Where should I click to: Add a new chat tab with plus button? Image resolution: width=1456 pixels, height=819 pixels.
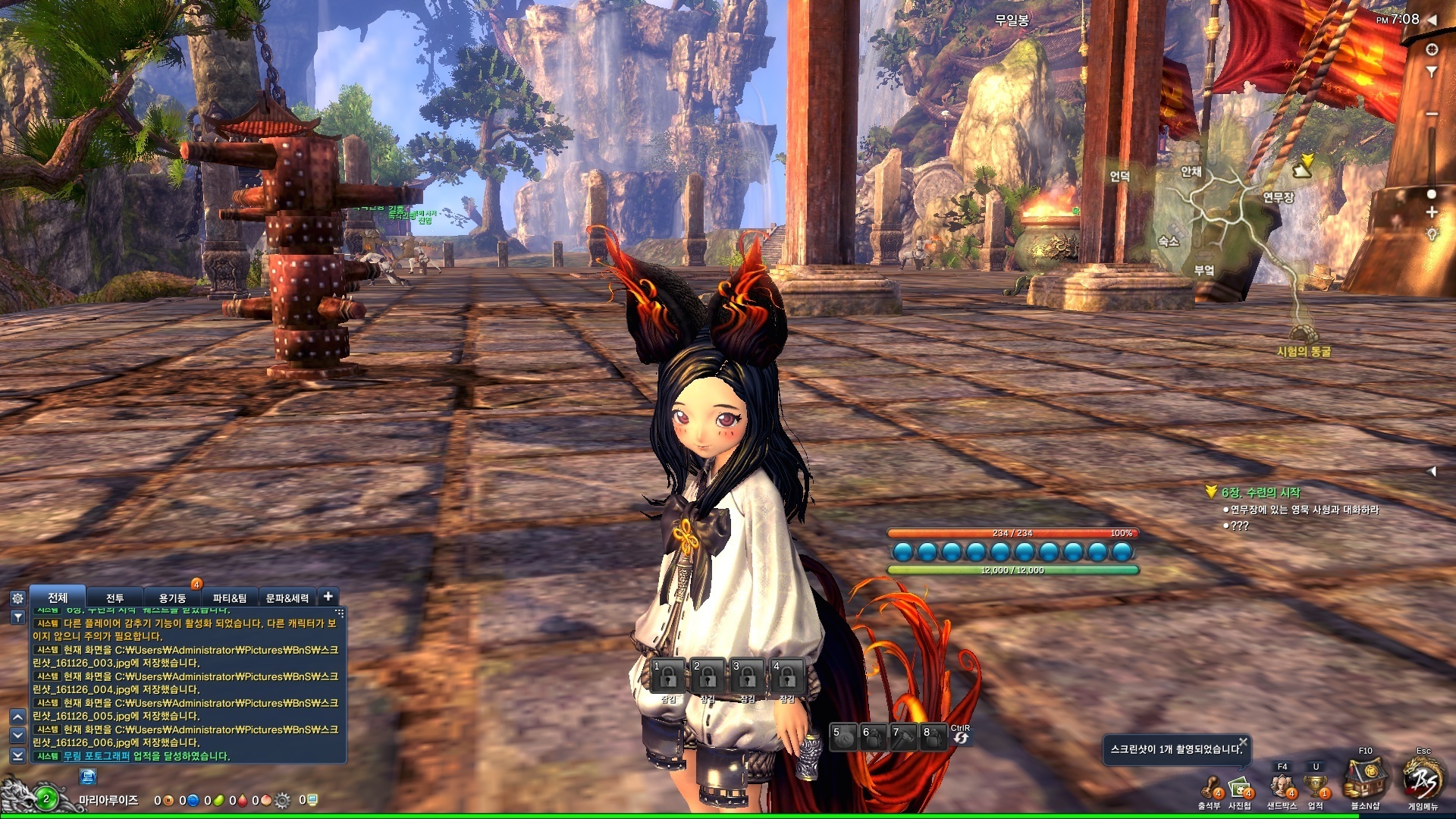coord(328,597)
